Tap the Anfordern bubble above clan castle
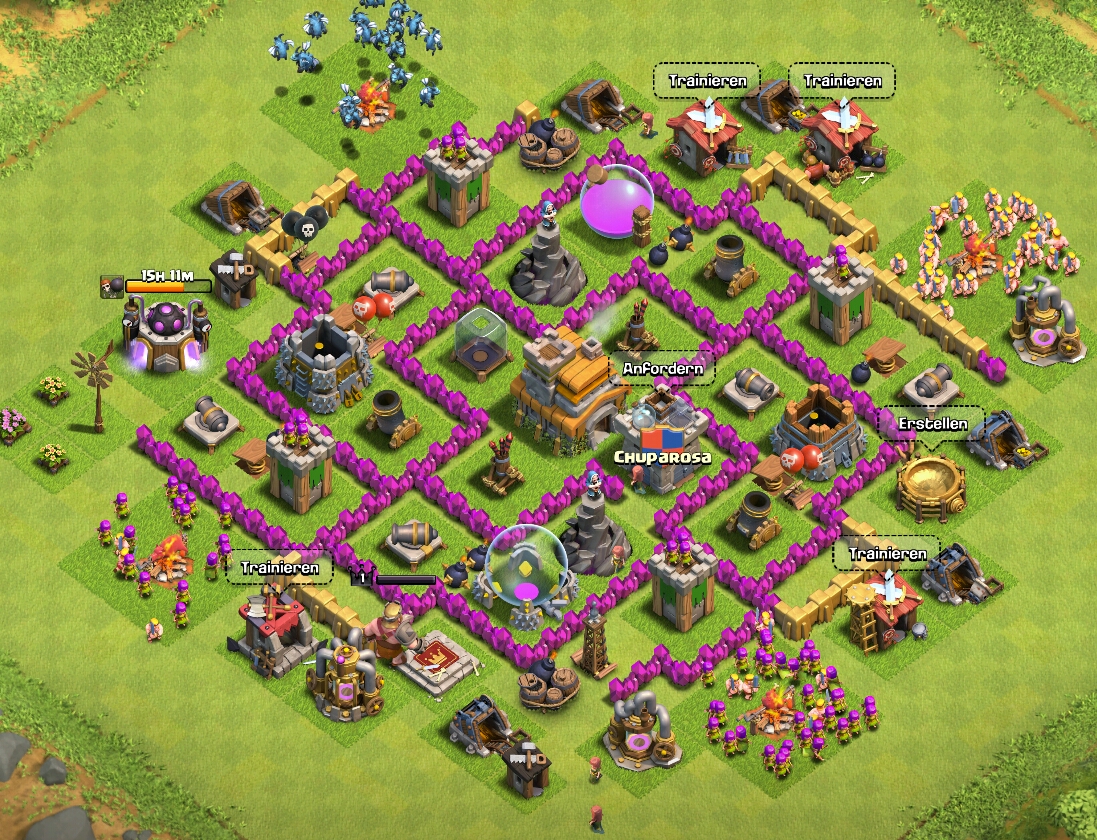 coord(662,369)
